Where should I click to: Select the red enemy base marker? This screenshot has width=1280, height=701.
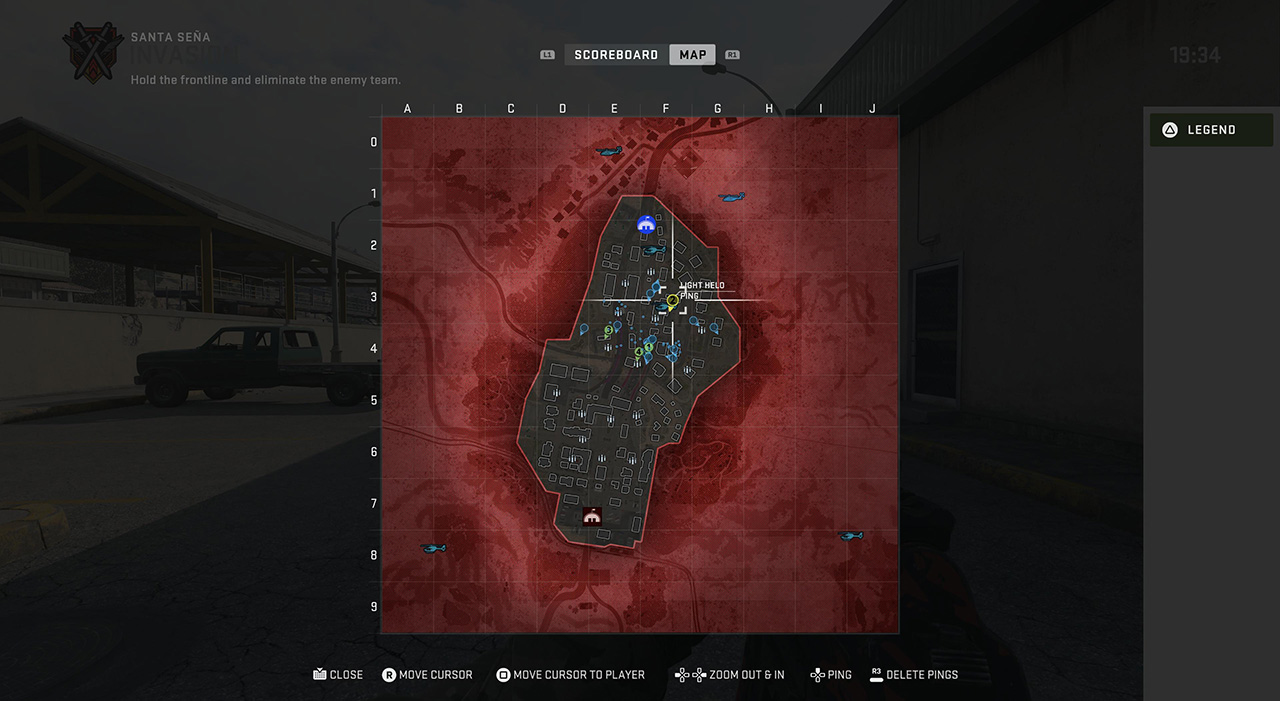point(592,517)
